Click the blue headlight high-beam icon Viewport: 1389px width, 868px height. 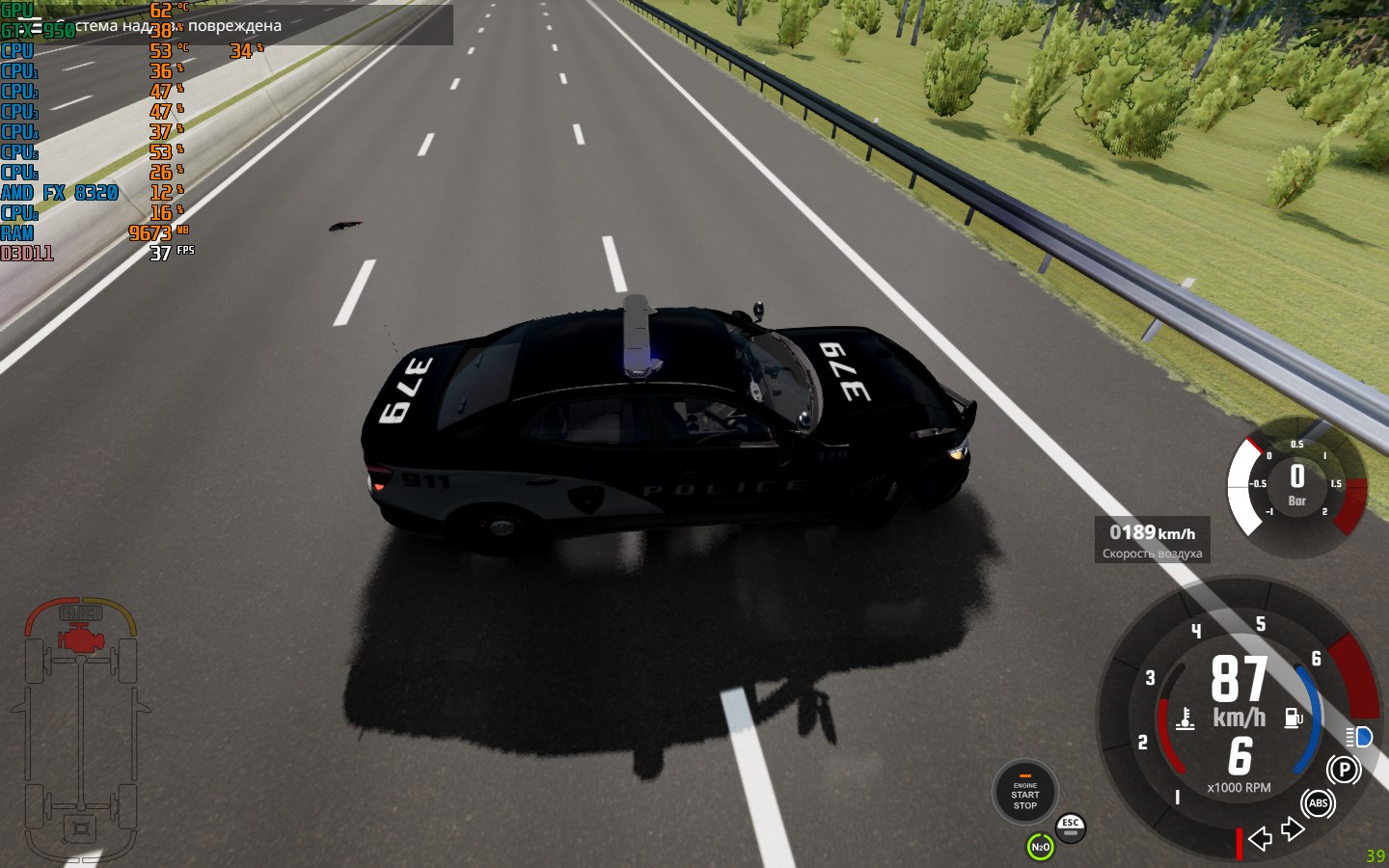(1359, 737)
